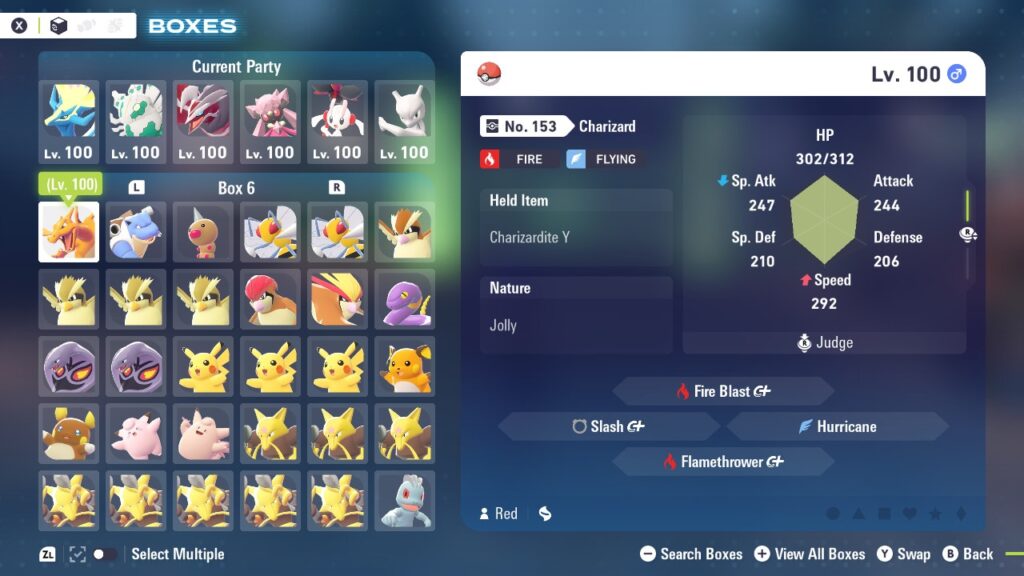
Task: Select the purple Ekans slot
Action: [405, 298]
